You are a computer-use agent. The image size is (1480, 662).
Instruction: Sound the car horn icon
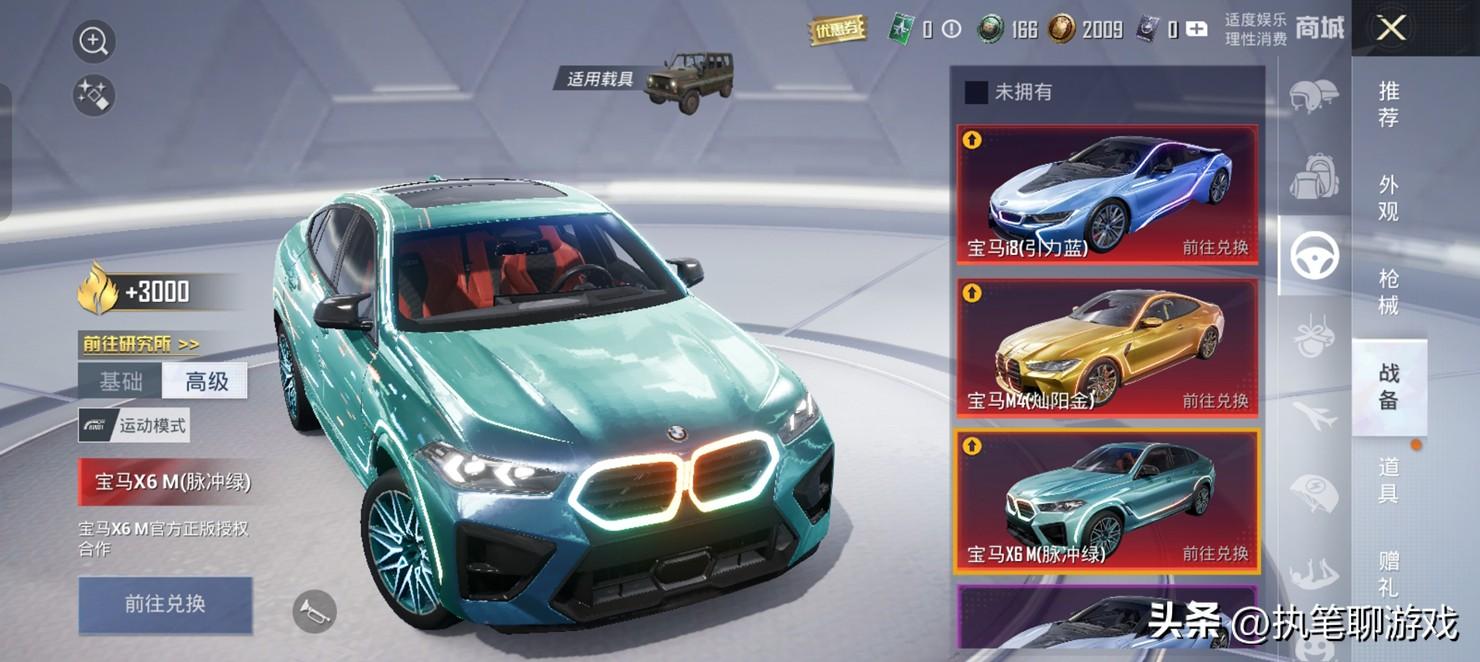[x=314, y=610]
